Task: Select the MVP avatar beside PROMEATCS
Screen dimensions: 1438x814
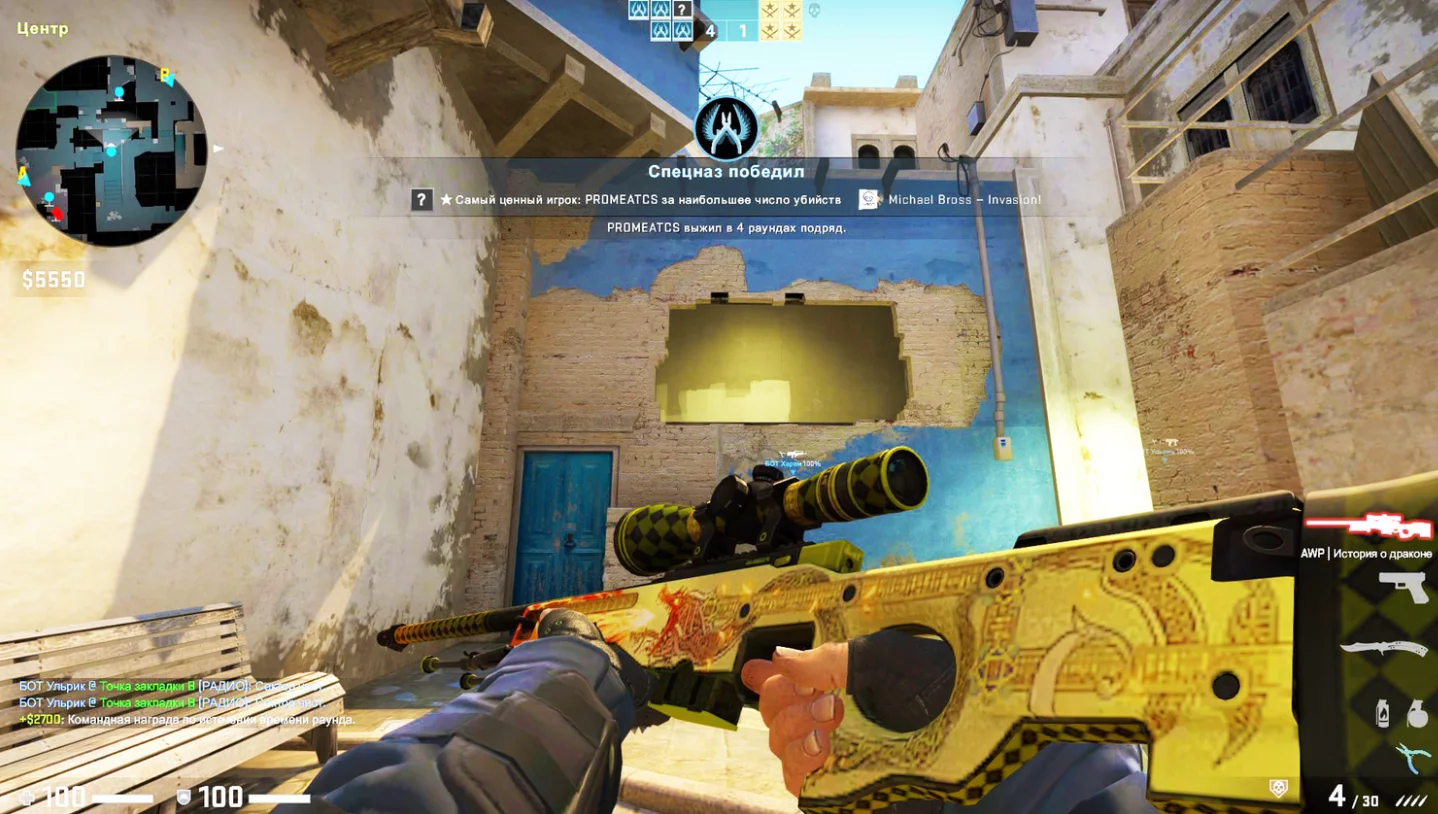Action: [x=421, y=200]
